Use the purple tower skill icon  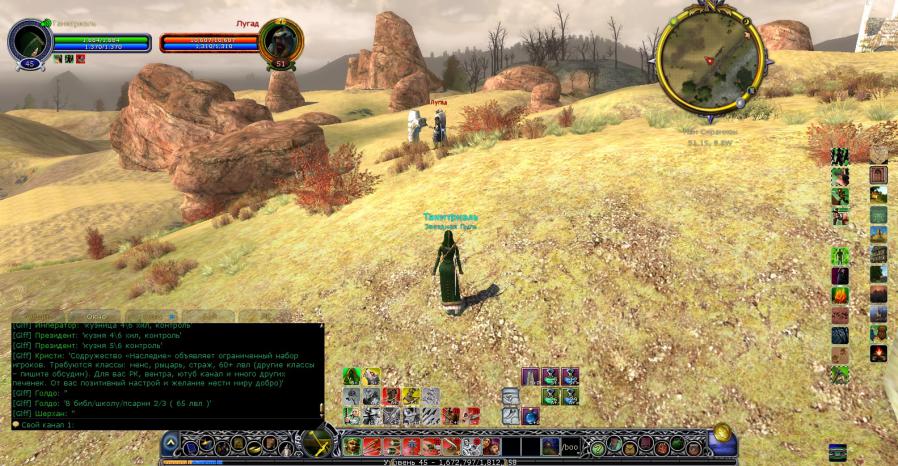[531, 376]
